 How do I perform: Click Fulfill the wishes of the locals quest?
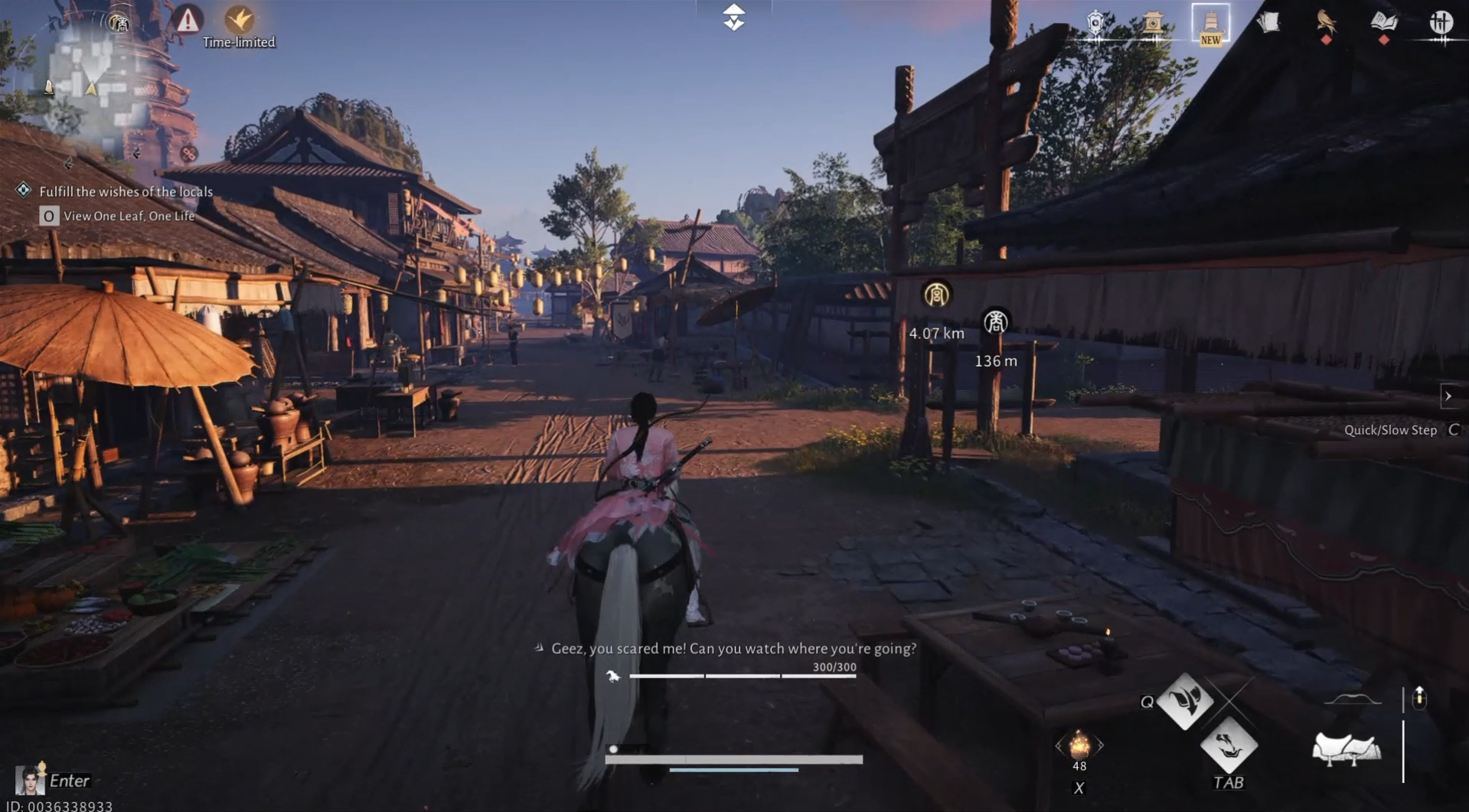127,191
